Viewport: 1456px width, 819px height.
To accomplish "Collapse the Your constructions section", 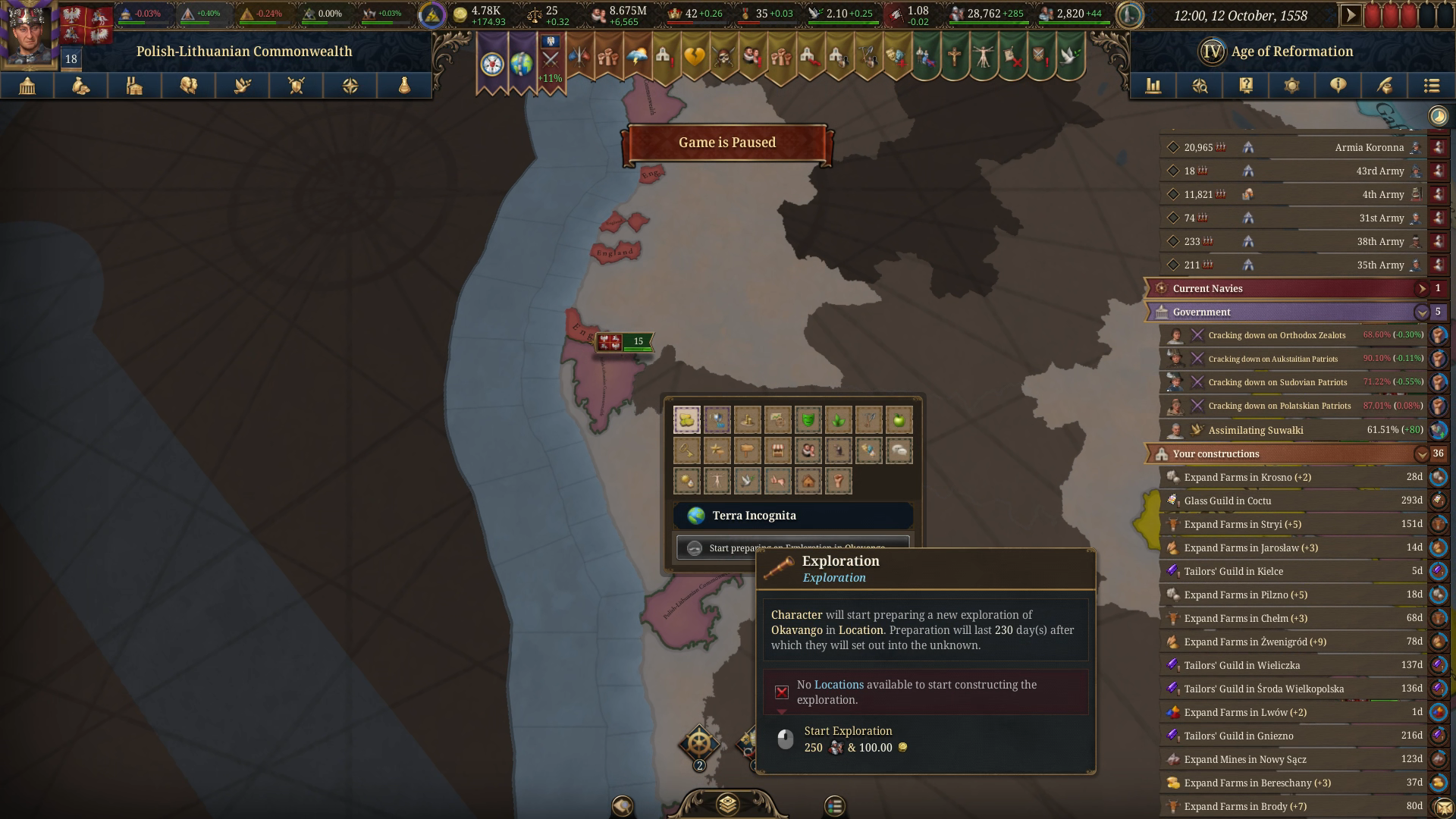I will pos(1422,453).
